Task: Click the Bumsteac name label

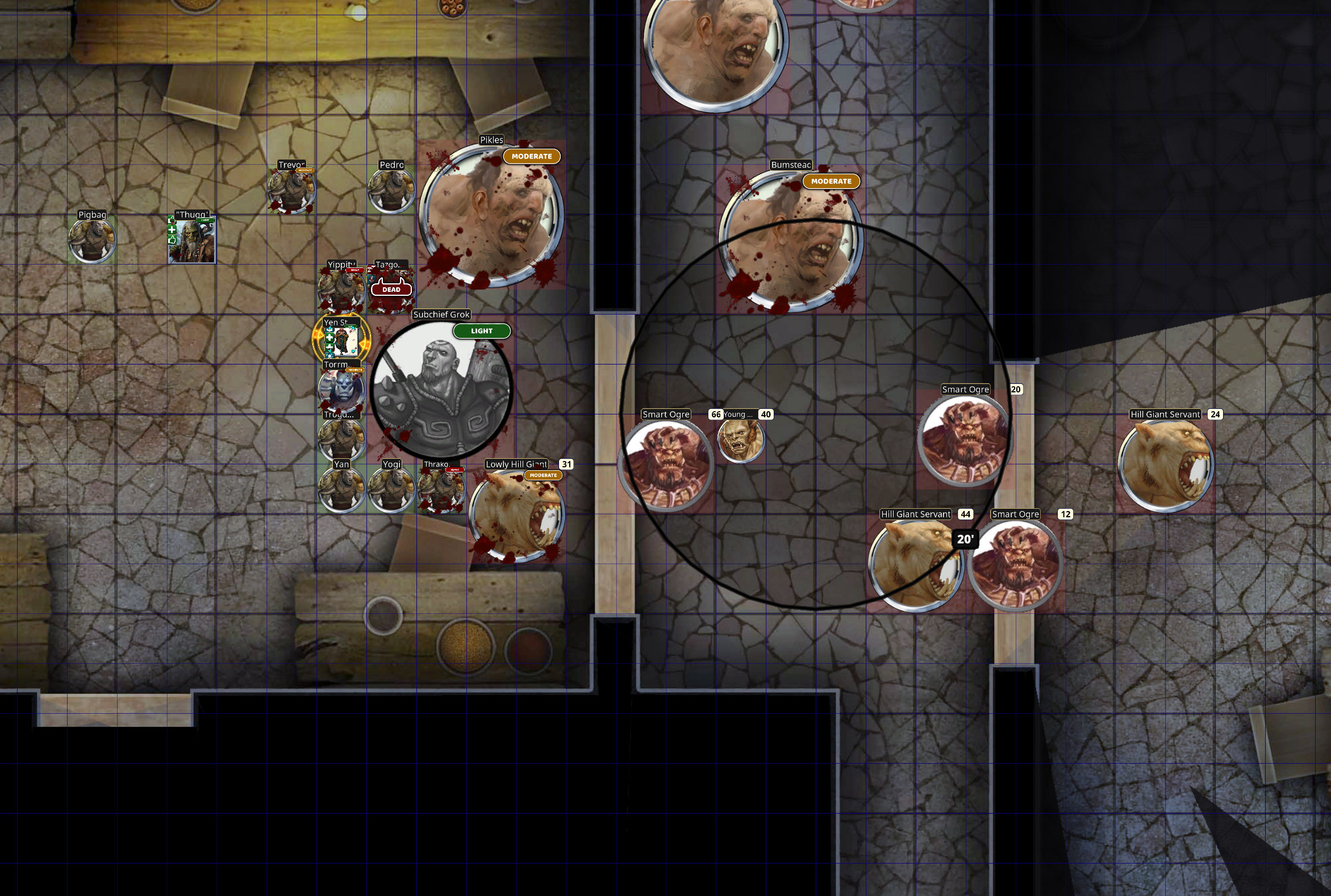Action: [x=791, y=165]
